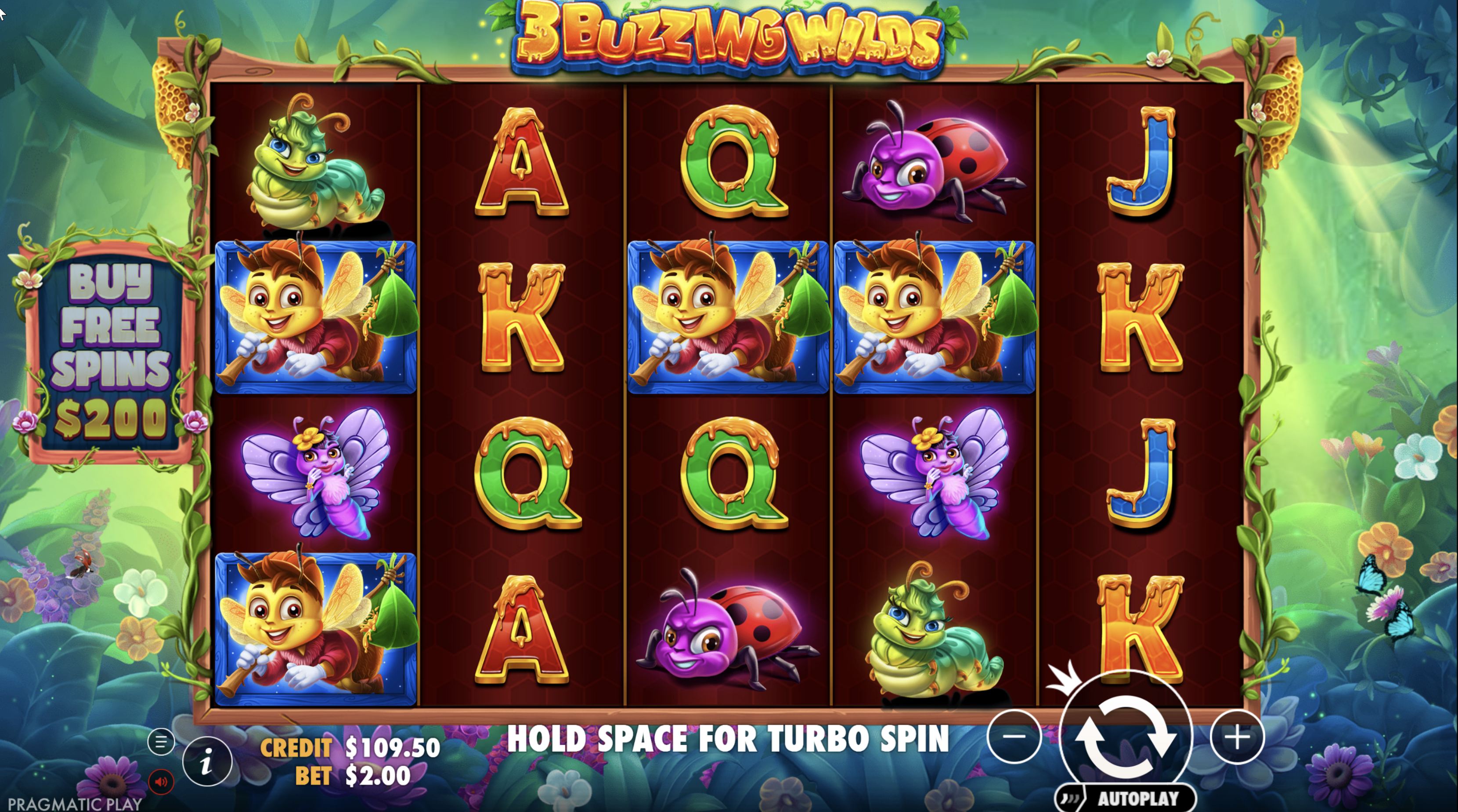Open the hamburger menu
This screenshot has height=812, width=1458.
pos(161,742)
